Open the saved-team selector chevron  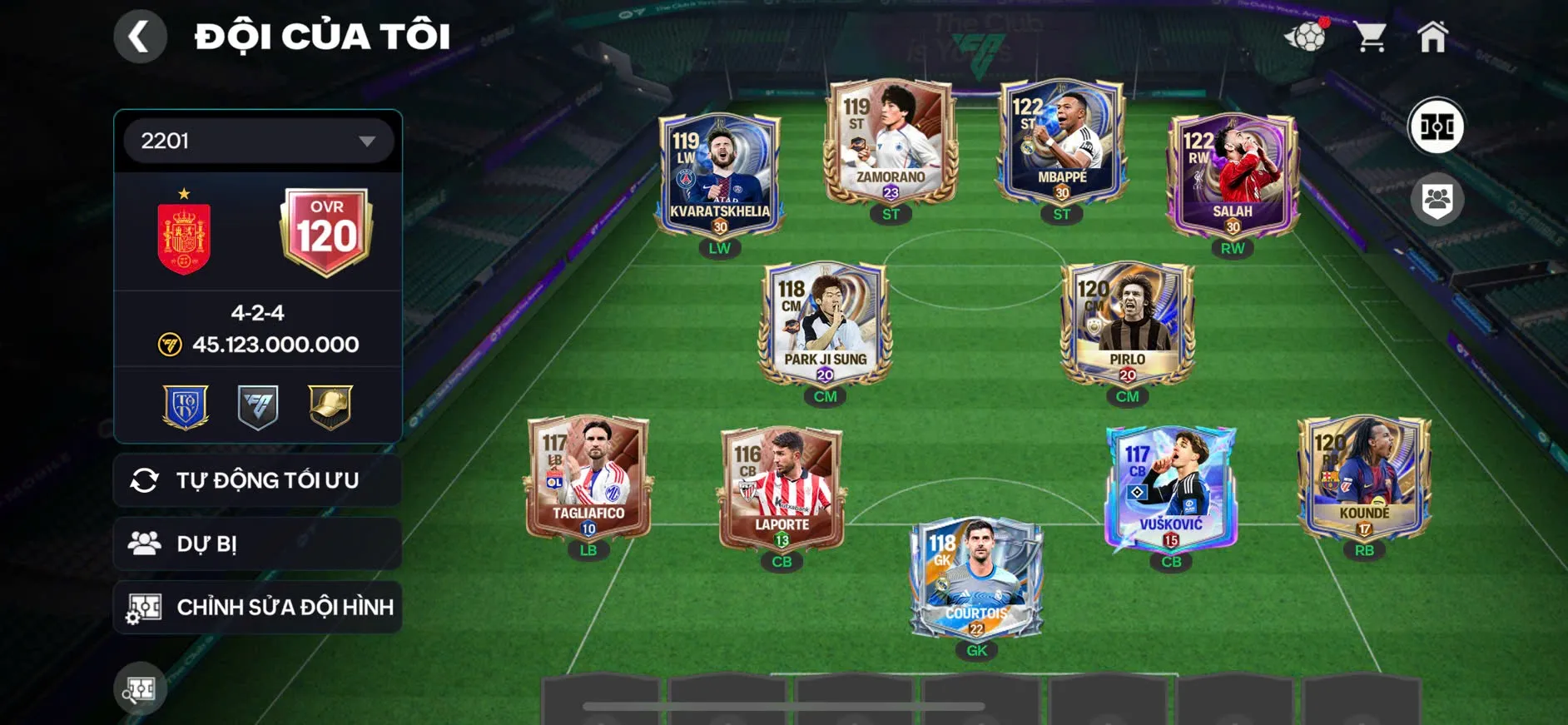[x=367, y=140]
